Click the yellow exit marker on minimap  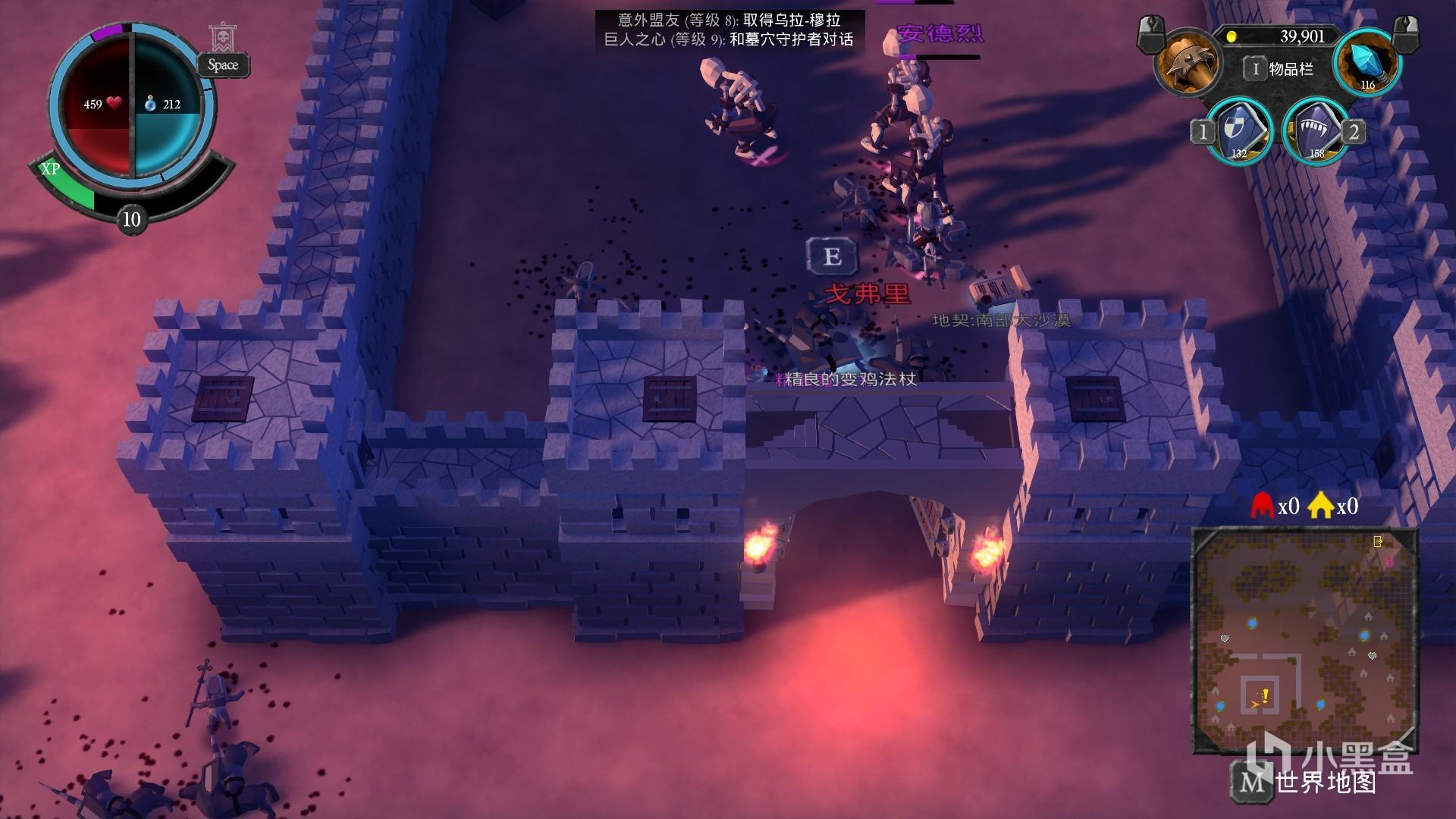[x=1378, y=541]
